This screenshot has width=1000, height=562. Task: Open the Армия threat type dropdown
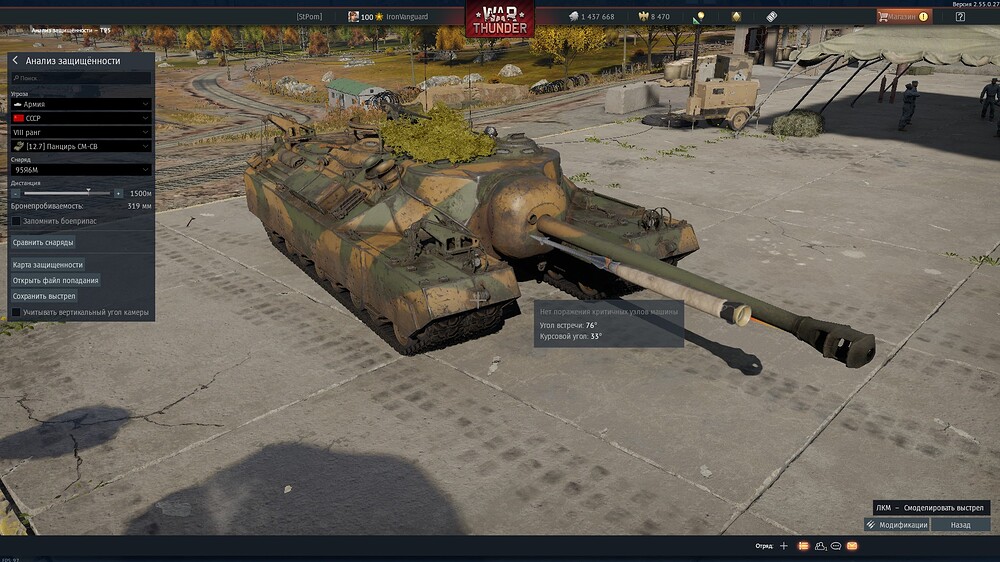(80, 104)
